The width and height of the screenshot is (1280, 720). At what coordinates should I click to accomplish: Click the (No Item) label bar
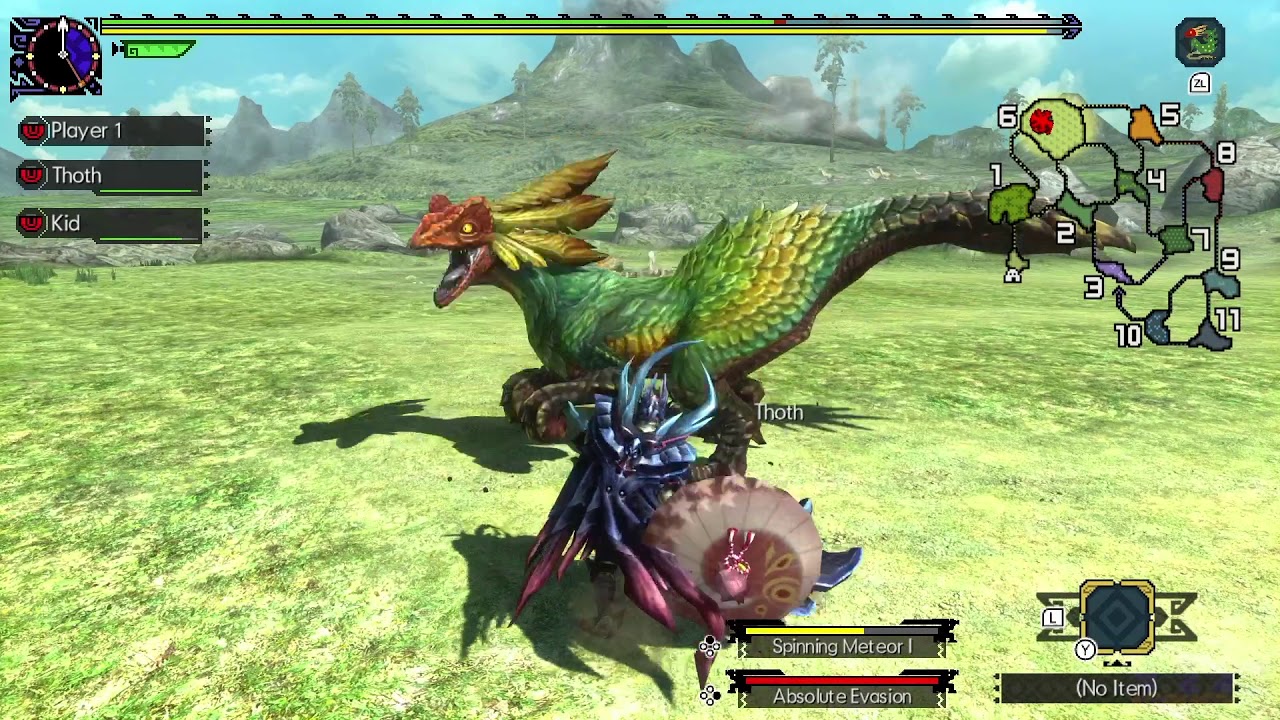(1116, 688)
